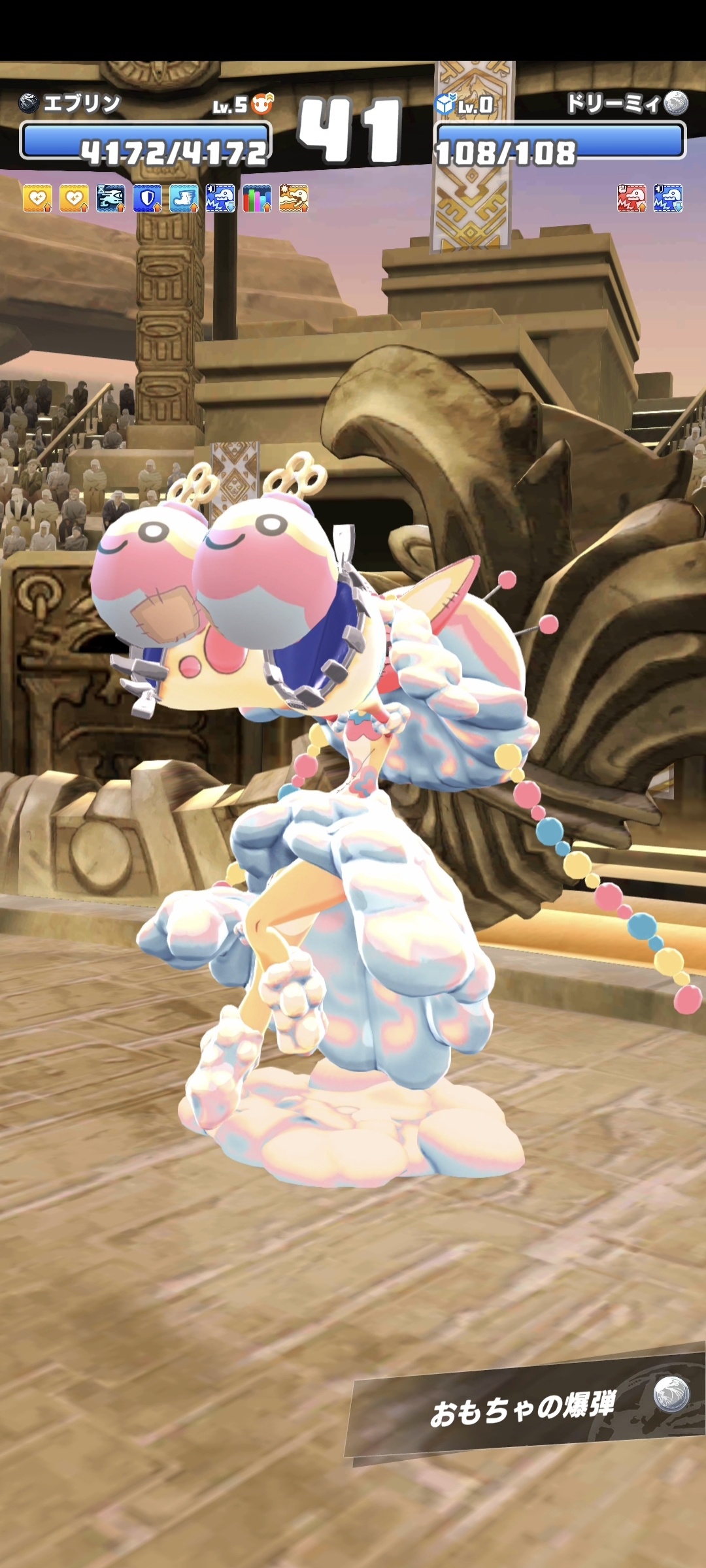The height and width of the screenshot is (1568, 706).
Task: Inspect the winged boot speed buff icon
Action: click(x=184, y=198)
